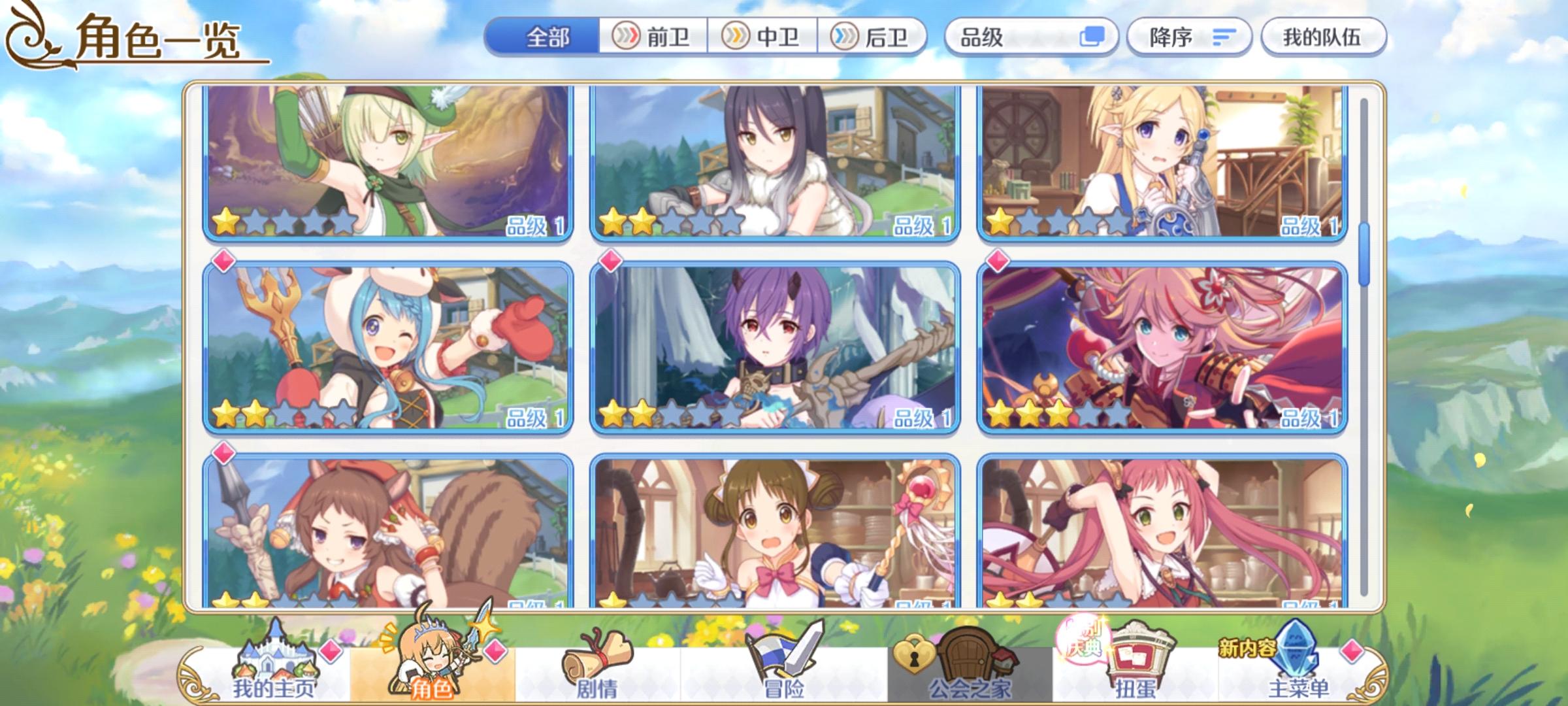The height and width of the screenshot is (706, 1568).
Task: Select the 全部 show-all filter
Action: tap(546, 37)
